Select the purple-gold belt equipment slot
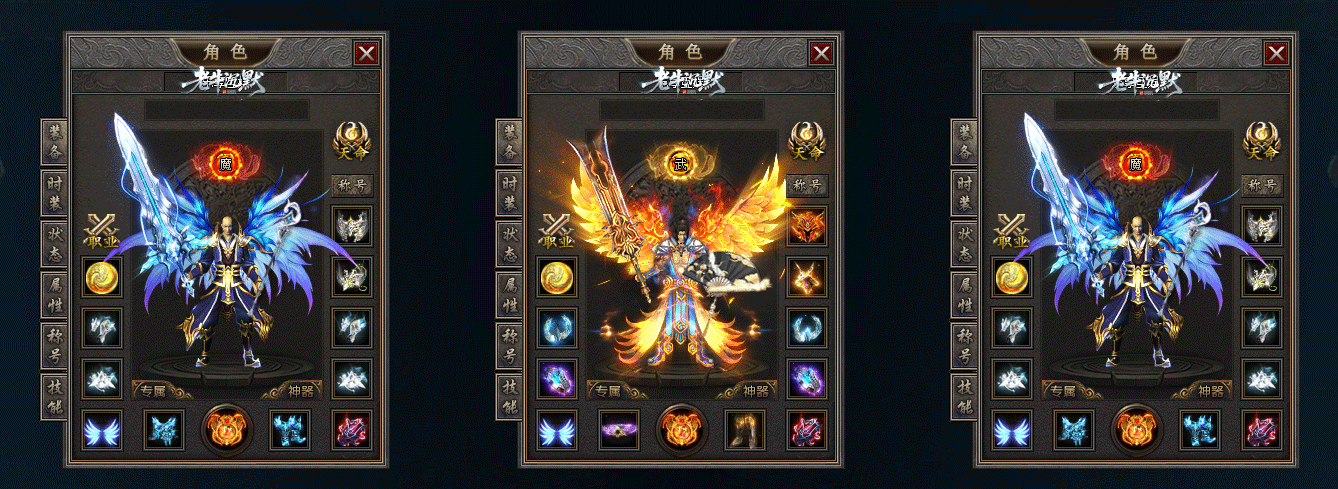Viewport: 1338px width, 489px height. (x=619, y=430)
